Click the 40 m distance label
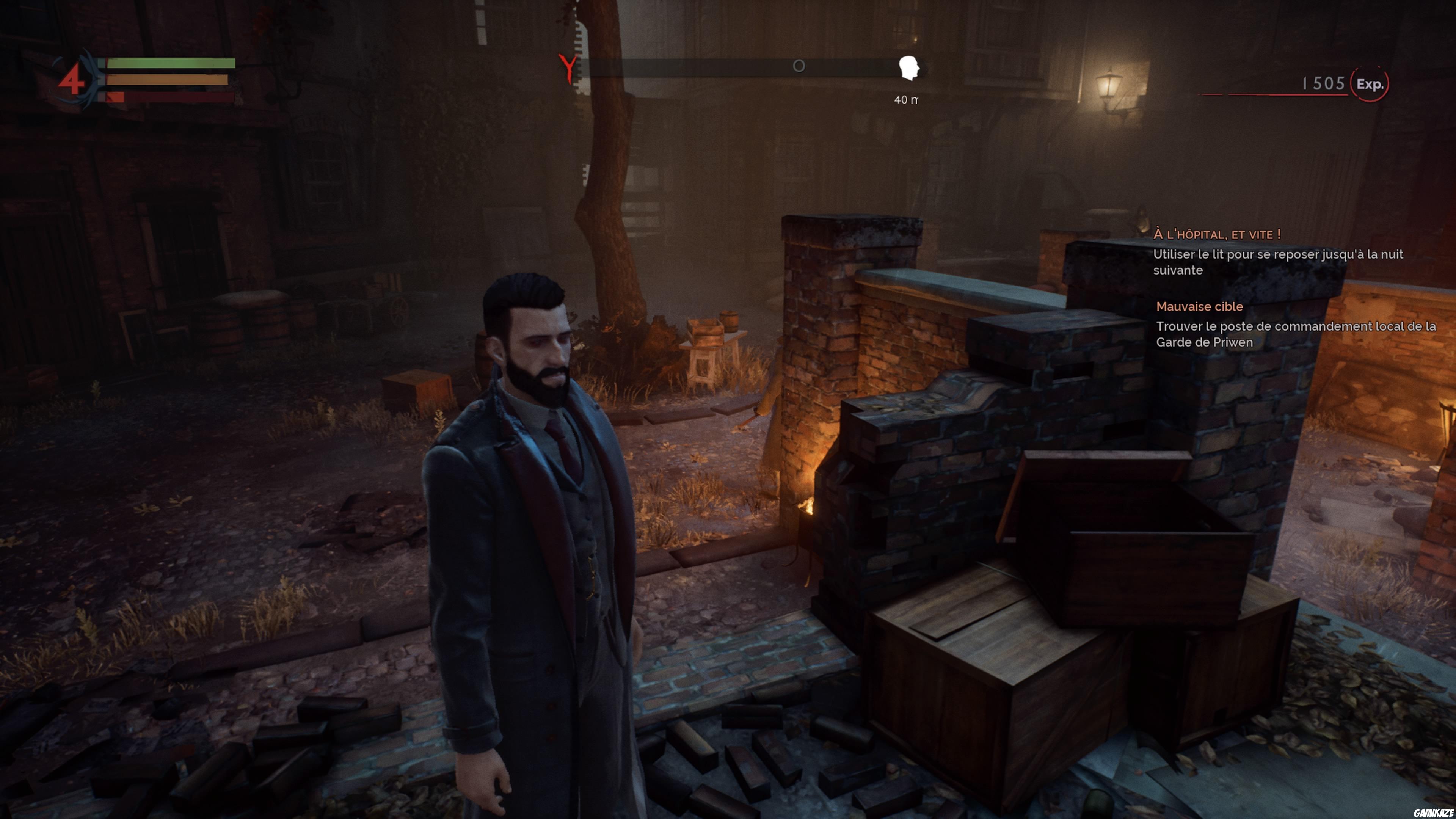The width and height of the screenshot is (1456, 819). coord(907,100)
